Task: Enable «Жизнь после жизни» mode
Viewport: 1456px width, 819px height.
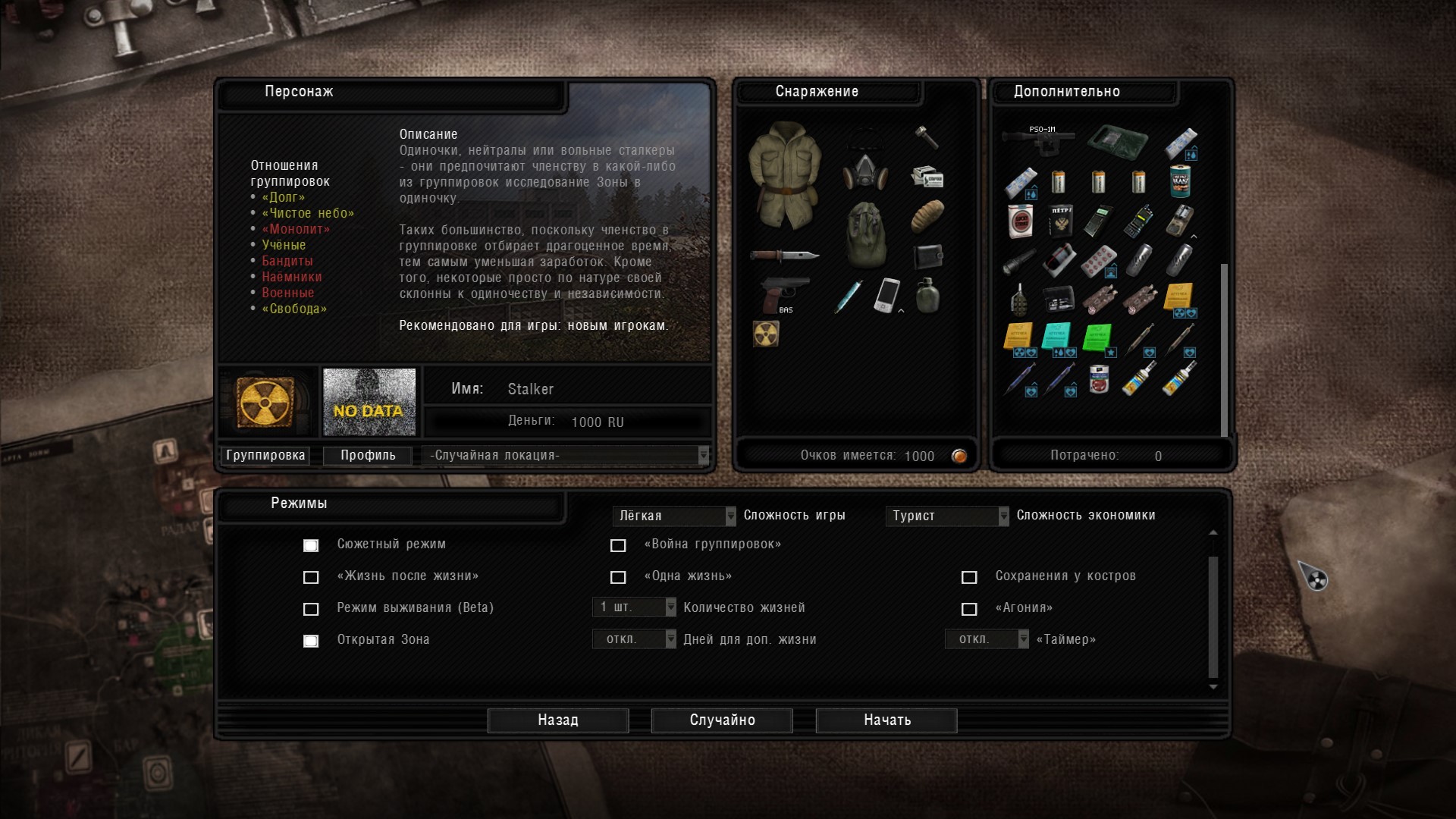Action: (311, 577)
